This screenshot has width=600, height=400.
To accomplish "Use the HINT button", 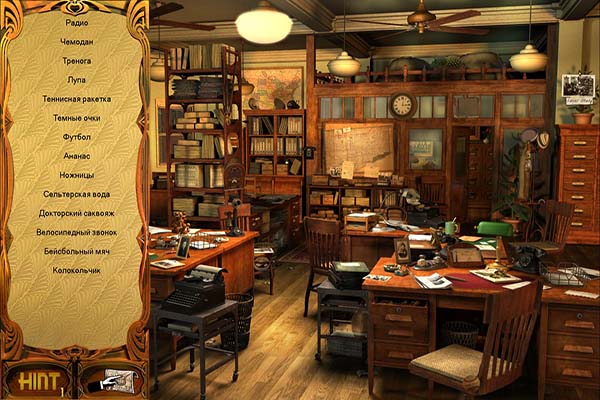I will pyautogui.click(x=36, y=379).
